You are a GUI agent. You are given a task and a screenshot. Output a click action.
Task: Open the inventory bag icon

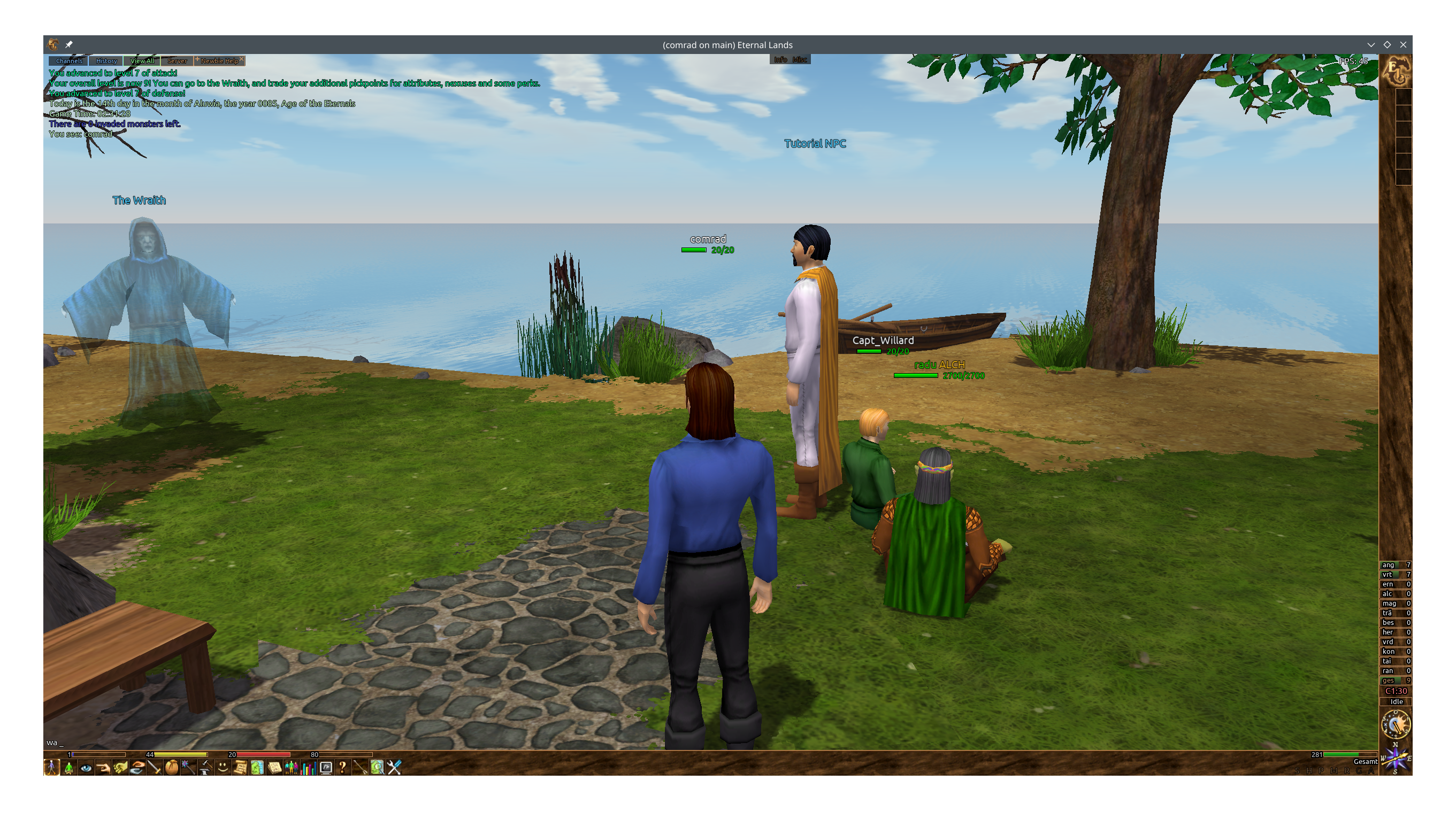[x=172, y=768]
